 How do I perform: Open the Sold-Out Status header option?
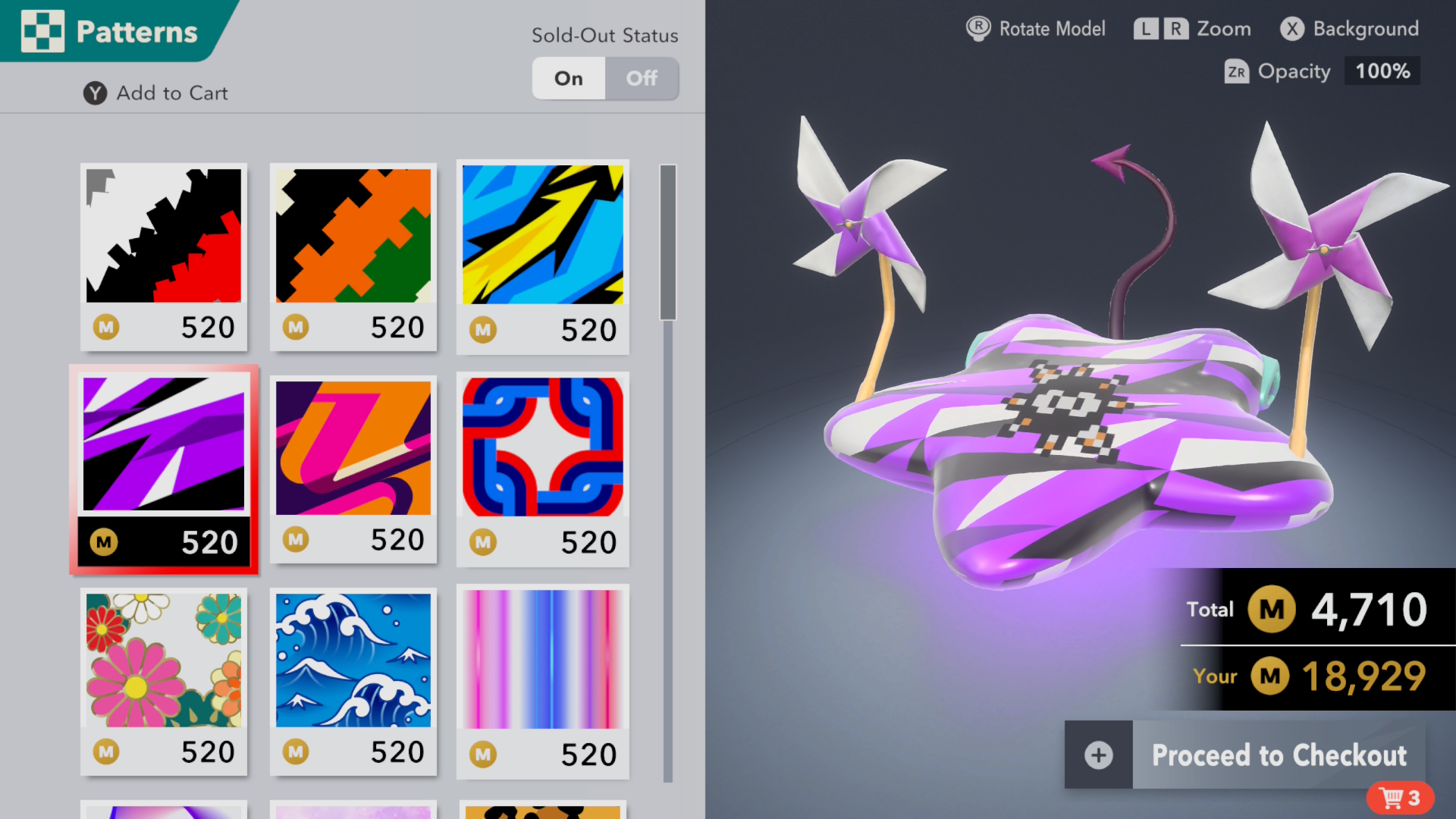tap(604, 36)
